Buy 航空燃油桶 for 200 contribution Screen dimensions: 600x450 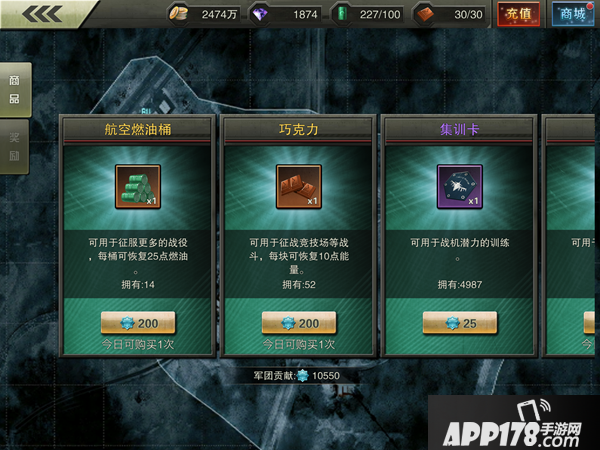coord(138,322)
